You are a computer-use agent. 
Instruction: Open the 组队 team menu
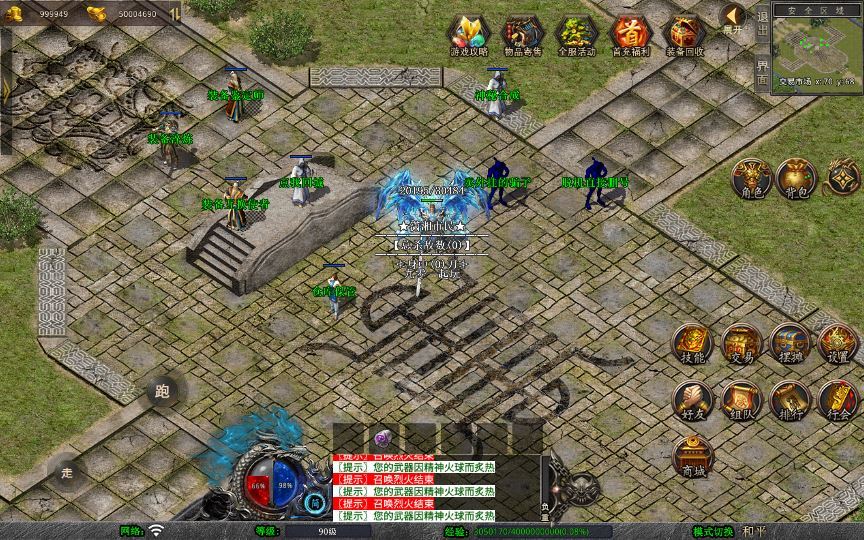tap(741, 399)
